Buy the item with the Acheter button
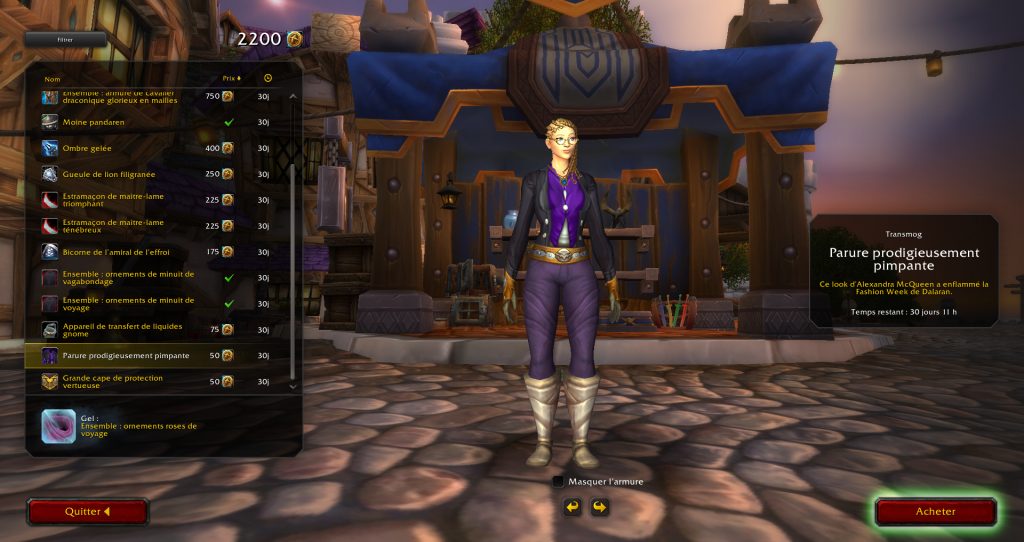Image resolution: width=1024 pixels, height=542 pixels. pyautogui.click(x=935, y=511)
